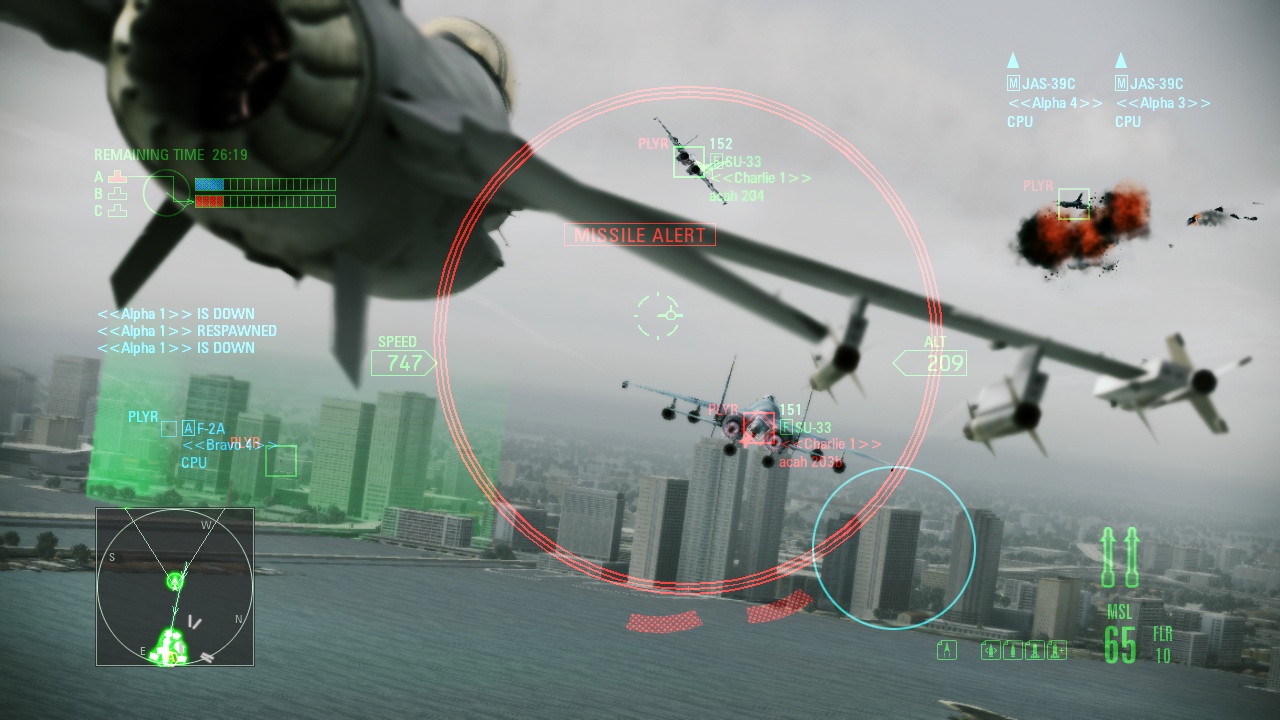Click the base A structure icon
Image resolution: width=1280 pixels, height=720 pixels.
(117, 177)
